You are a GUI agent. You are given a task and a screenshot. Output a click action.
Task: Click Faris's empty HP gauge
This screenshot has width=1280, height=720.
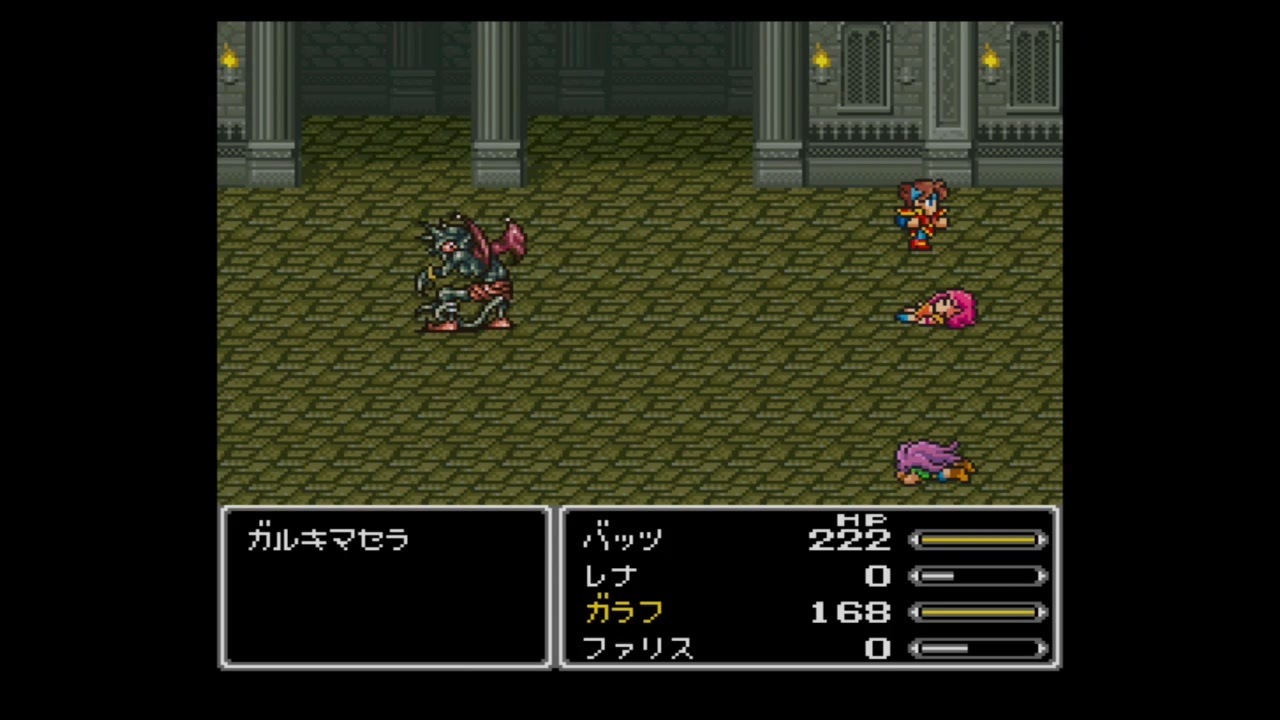coord(978,649)
